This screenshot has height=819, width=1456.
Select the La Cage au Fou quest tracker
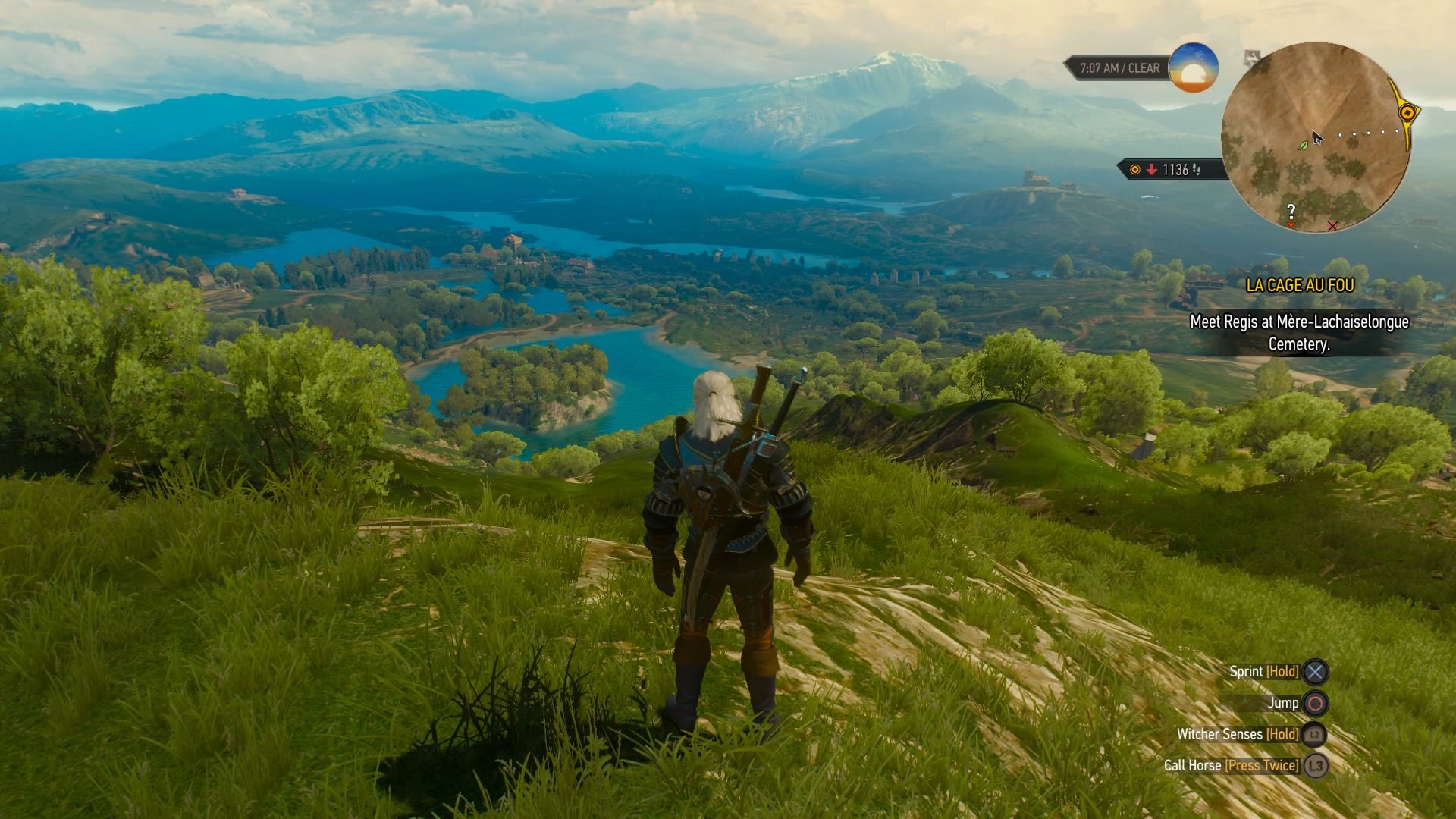click(1300, 286)
